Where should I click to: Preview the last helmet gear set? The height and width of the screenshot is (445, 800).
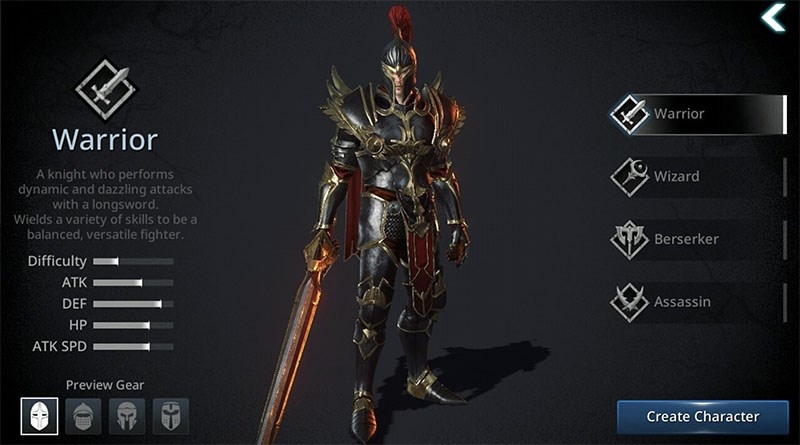pyautogui.click(x=170, y=415)
